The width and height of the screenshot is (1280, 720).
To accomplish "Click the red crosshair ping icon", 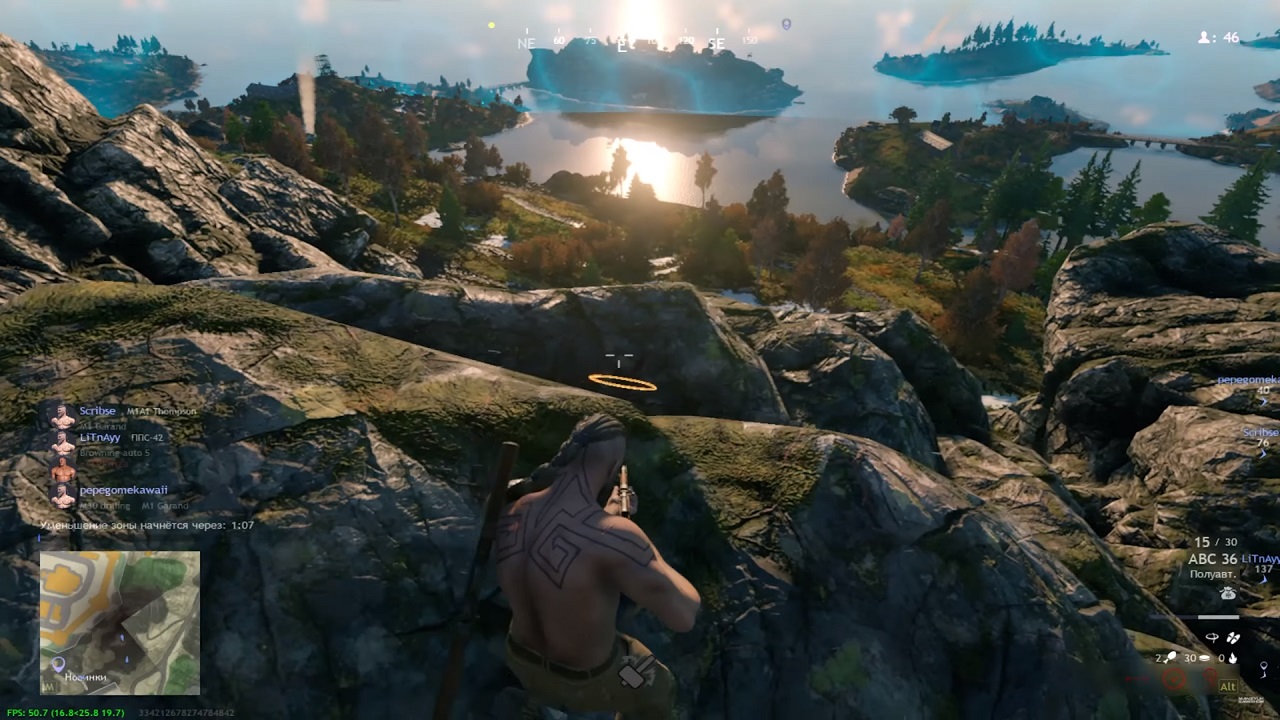I will (x=1174, y=680).
